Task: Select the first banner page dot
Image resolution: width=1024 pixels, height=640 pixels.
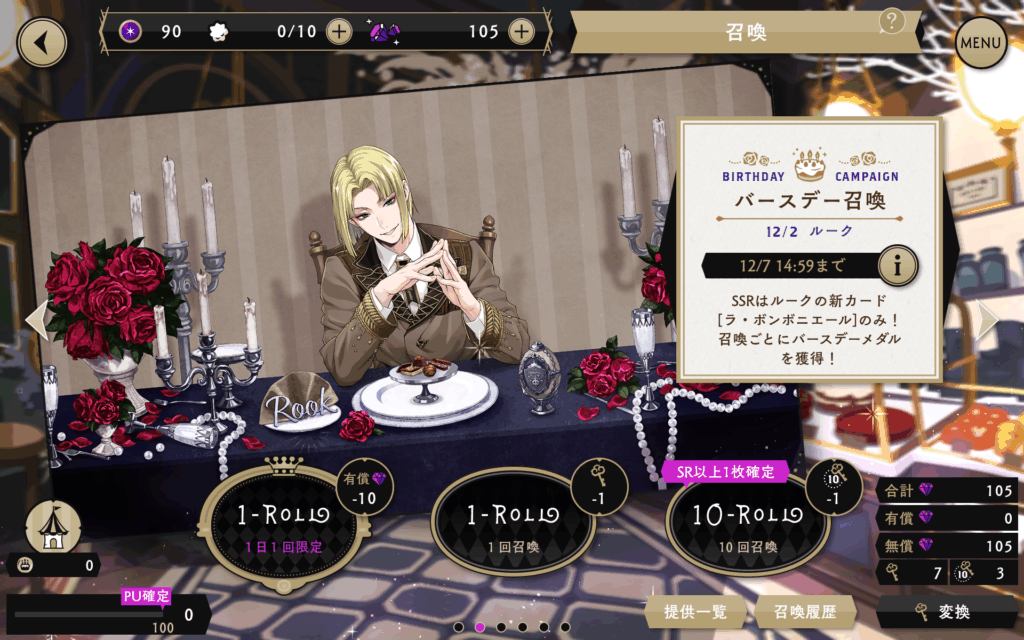Action: pyautogui.click(x=458, y=627)
